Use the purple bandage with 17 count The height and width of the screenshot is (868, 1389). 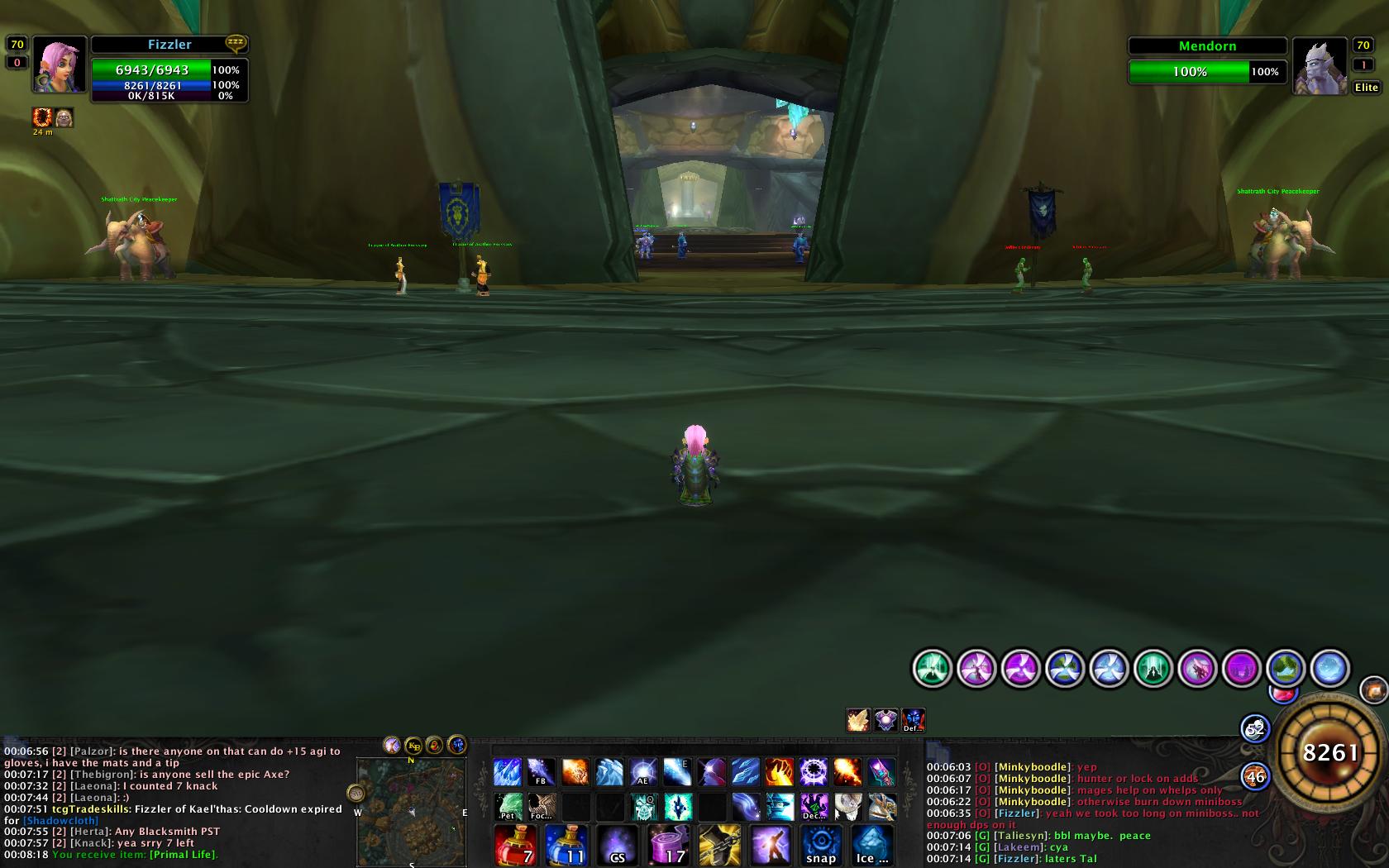[668, 845]
